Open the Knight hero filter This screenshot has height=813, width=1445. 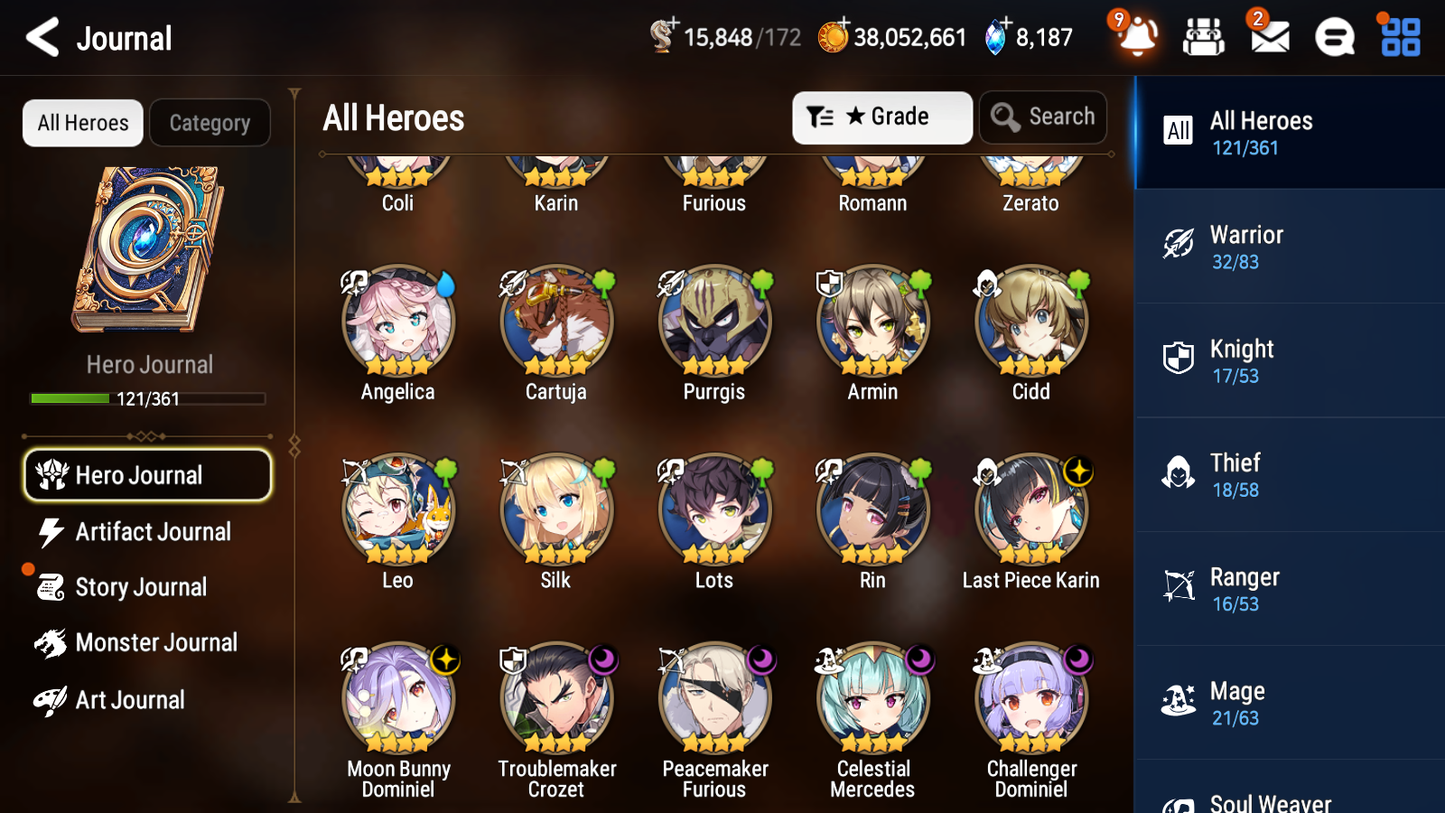[x=1289, y=360]
